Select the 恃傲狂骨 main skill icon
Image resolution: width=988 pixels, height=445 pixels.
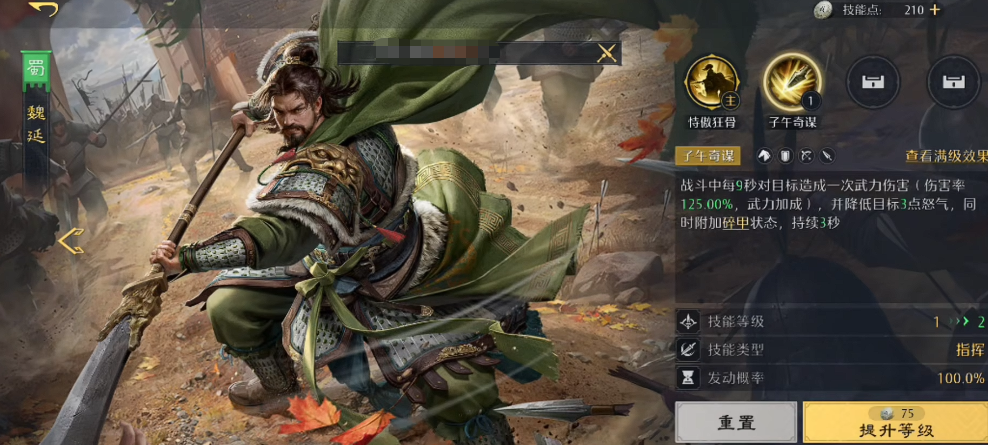(x=711, y=83)
